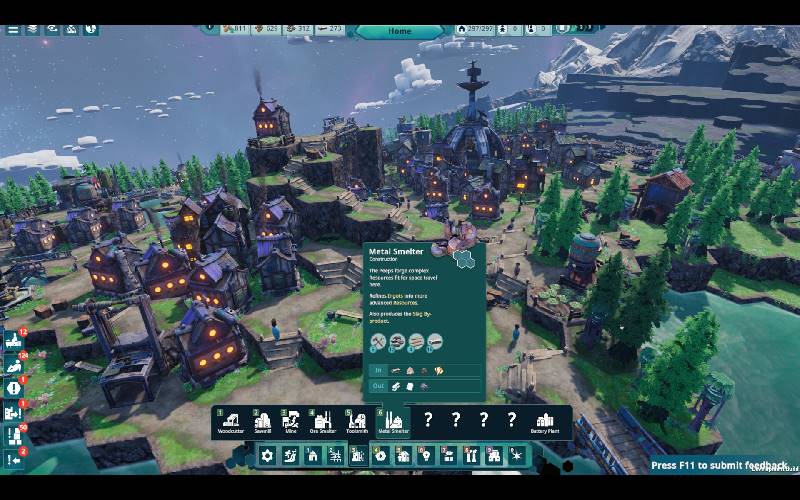Select the Battery Plant building
Viewport: 800px width, 500px height.
(546, 421)
